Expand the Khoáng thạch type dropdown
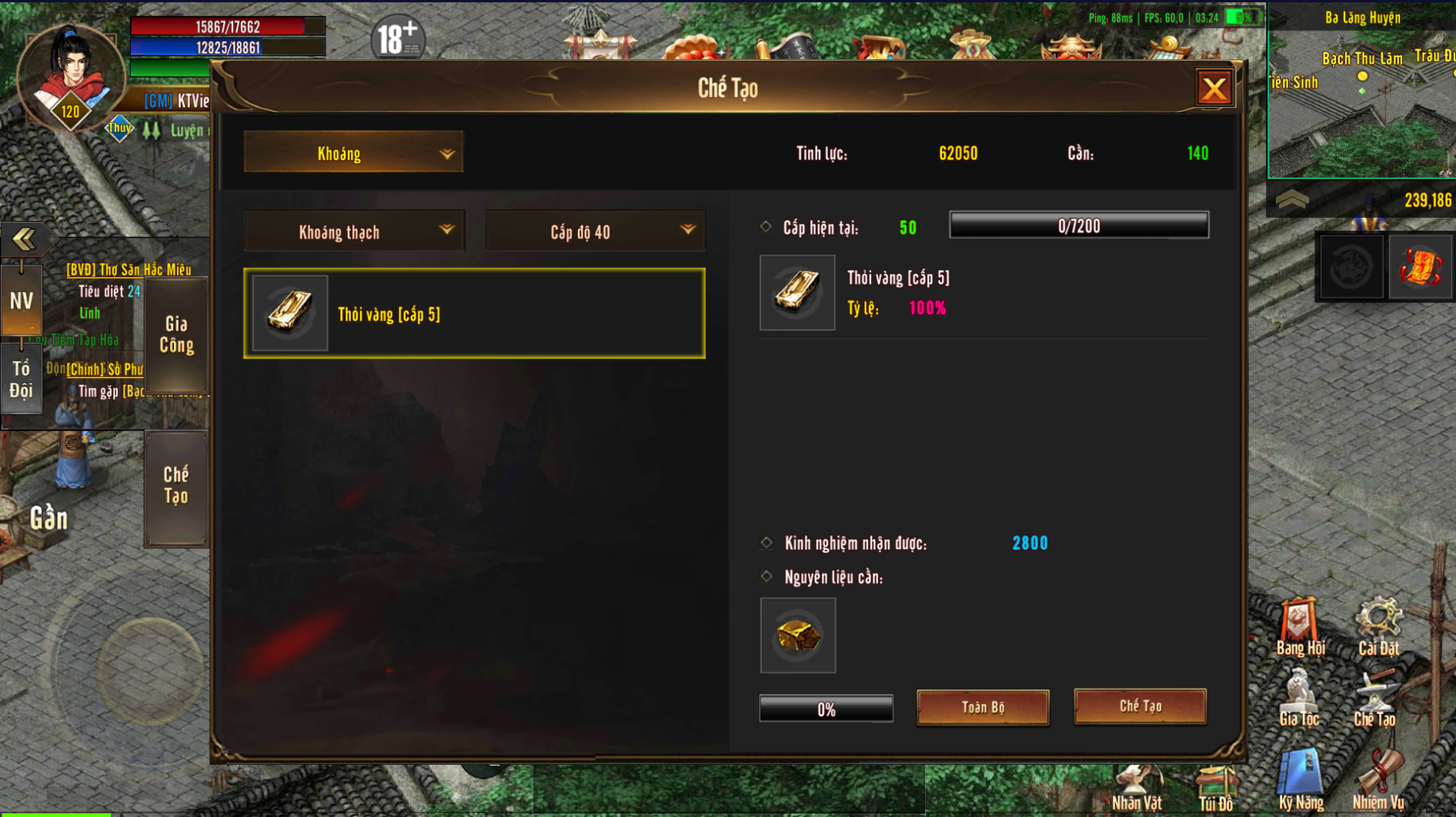The width and height of the screenshot is (1456, 817). tap(354, 232)
